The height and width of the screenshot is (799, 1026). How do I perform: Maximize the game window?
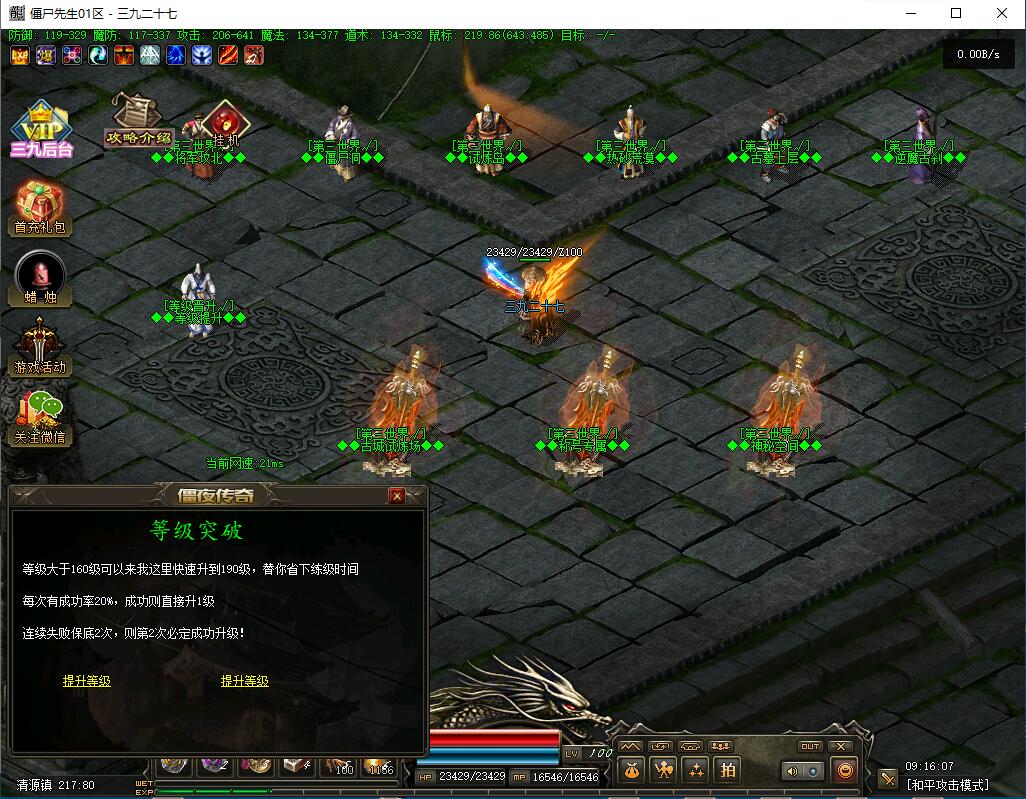coord(956,13)
